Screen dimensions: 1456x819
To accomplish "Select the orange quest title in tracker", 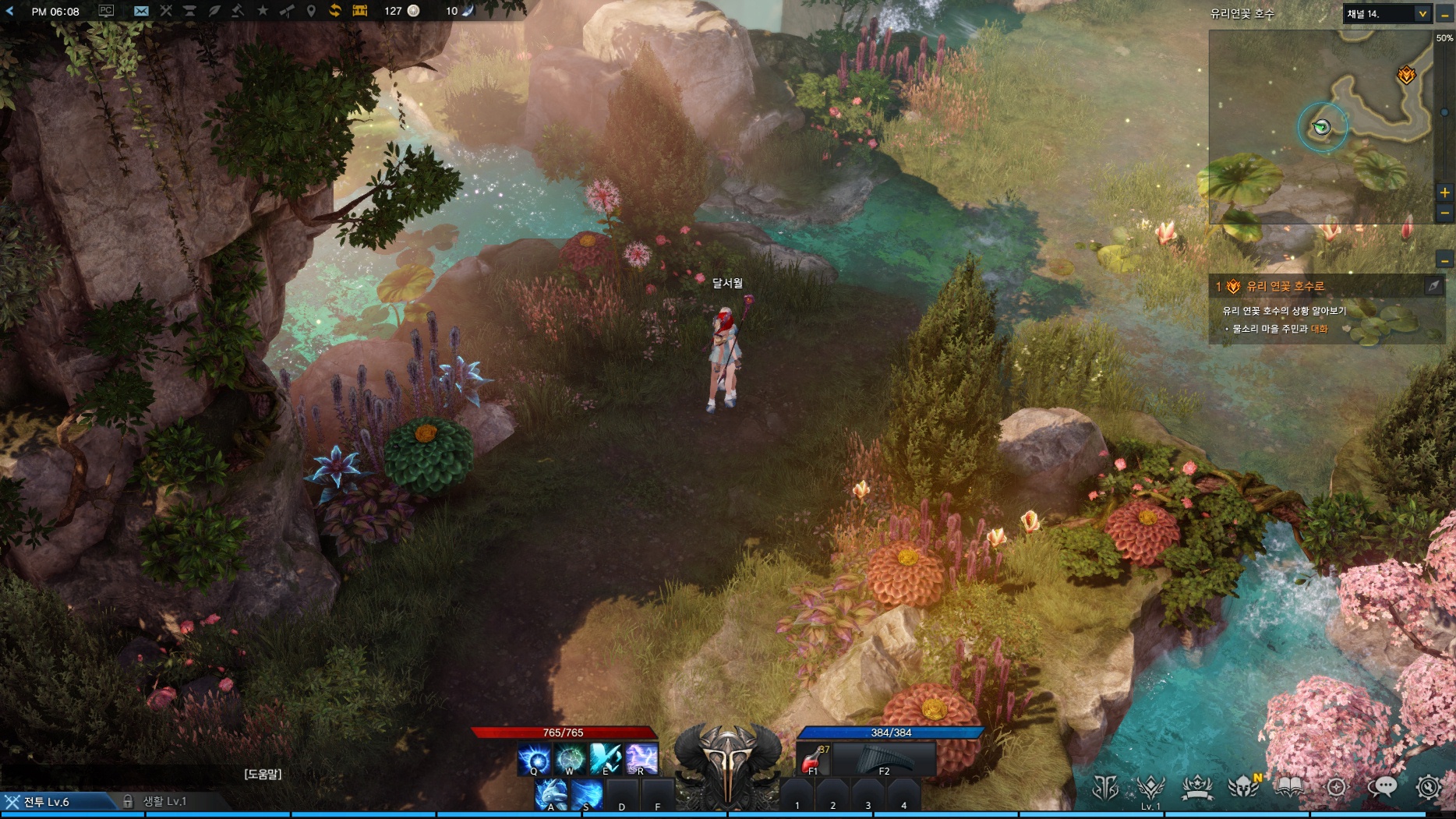I will (x=1285, y=287).
